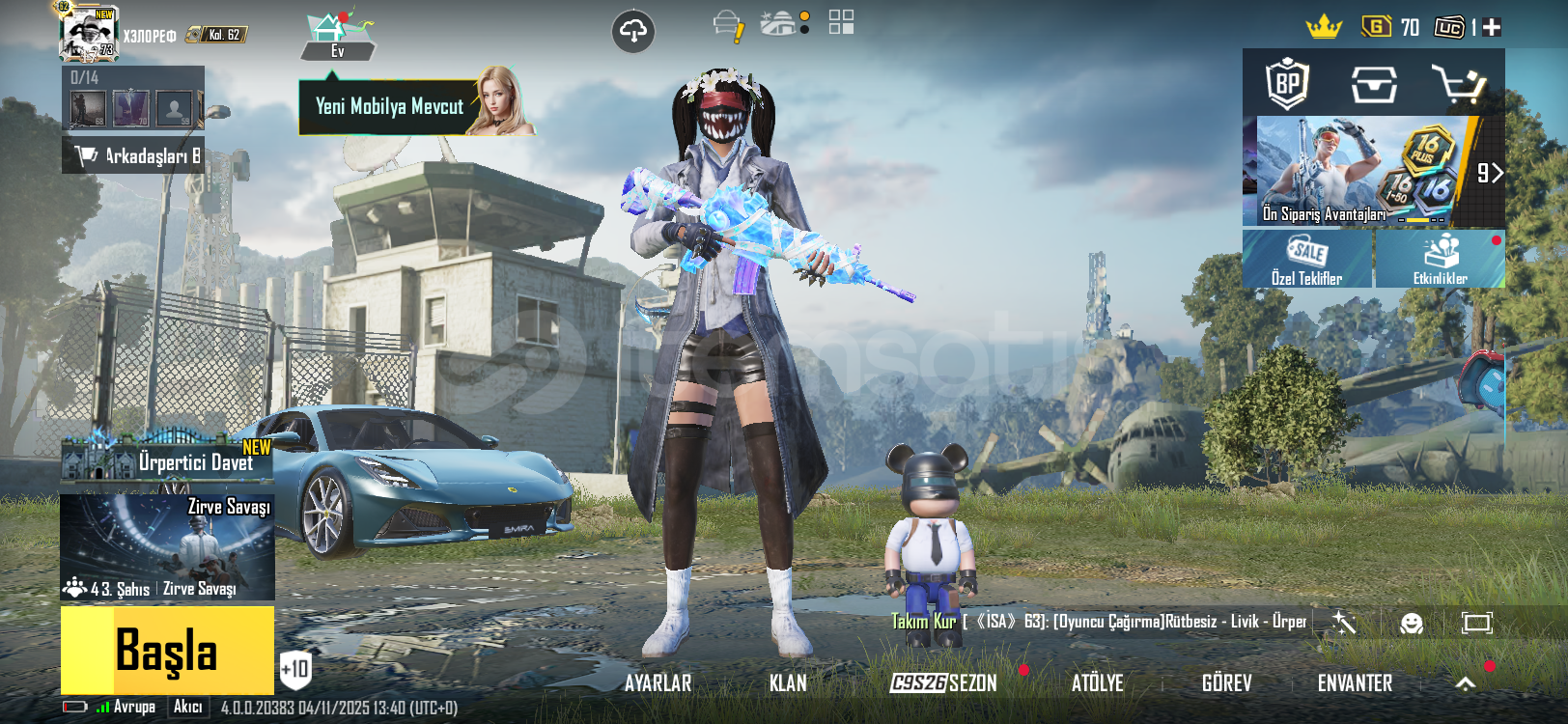The width and height of the screenshot is (1568, 724).
Task: Open the Etkinlikler events button
Action: pyautogui.click(x=1440, y=259)
